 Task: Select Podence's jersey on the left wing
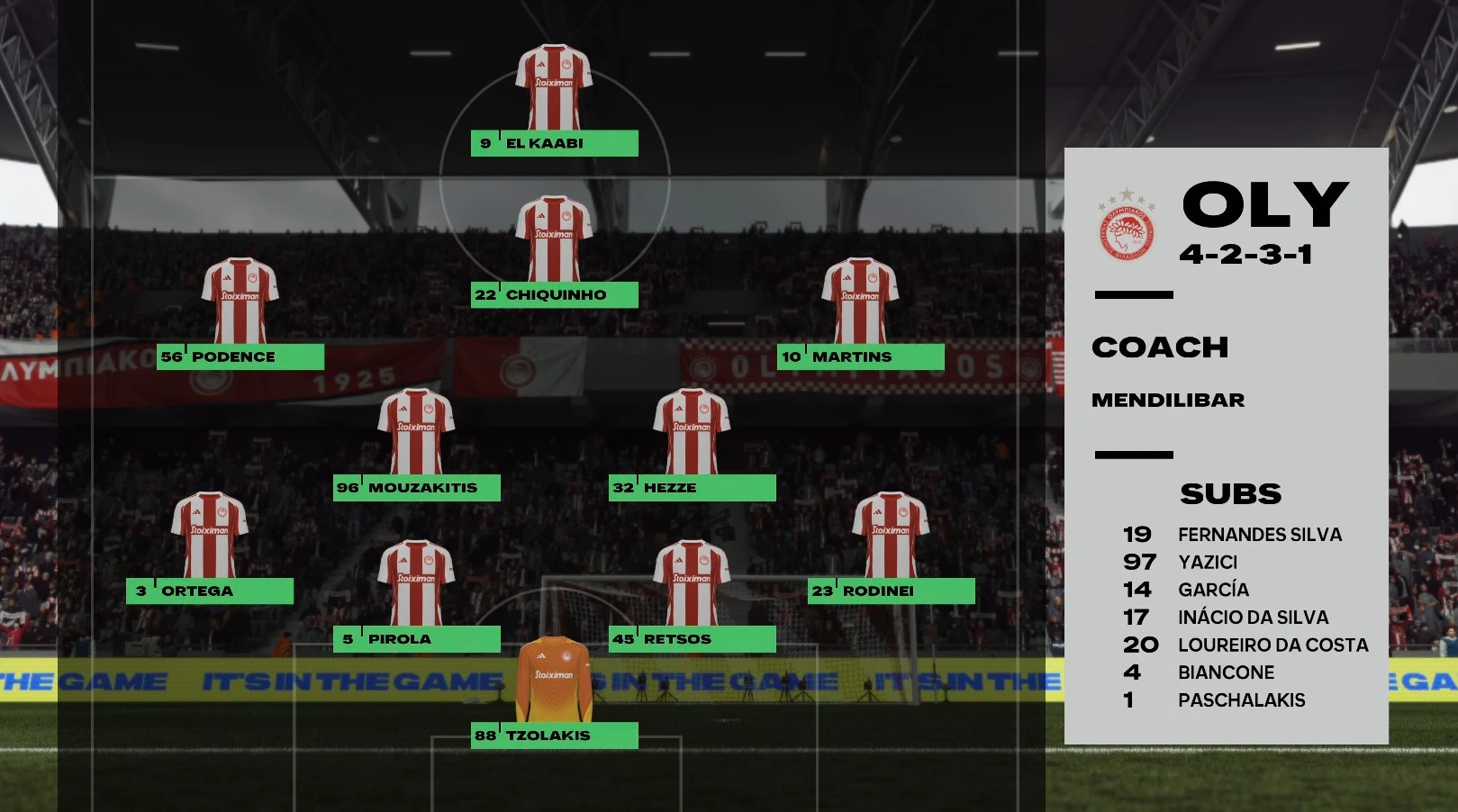pos(240,300)
